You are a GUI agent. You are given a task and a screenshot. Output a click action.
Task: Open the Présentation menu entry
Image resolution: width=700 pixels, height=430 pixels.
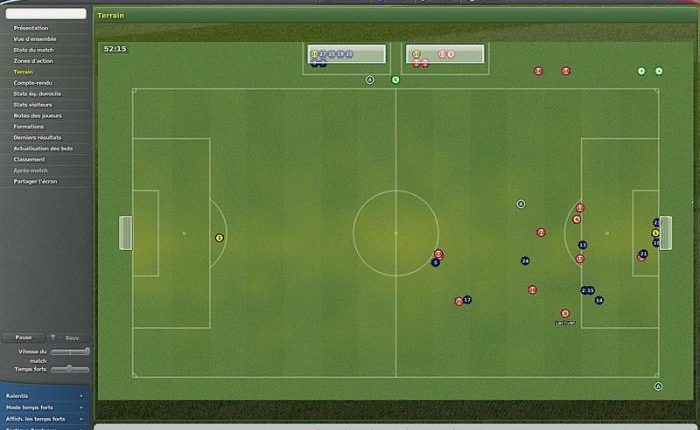pos(30,28)
